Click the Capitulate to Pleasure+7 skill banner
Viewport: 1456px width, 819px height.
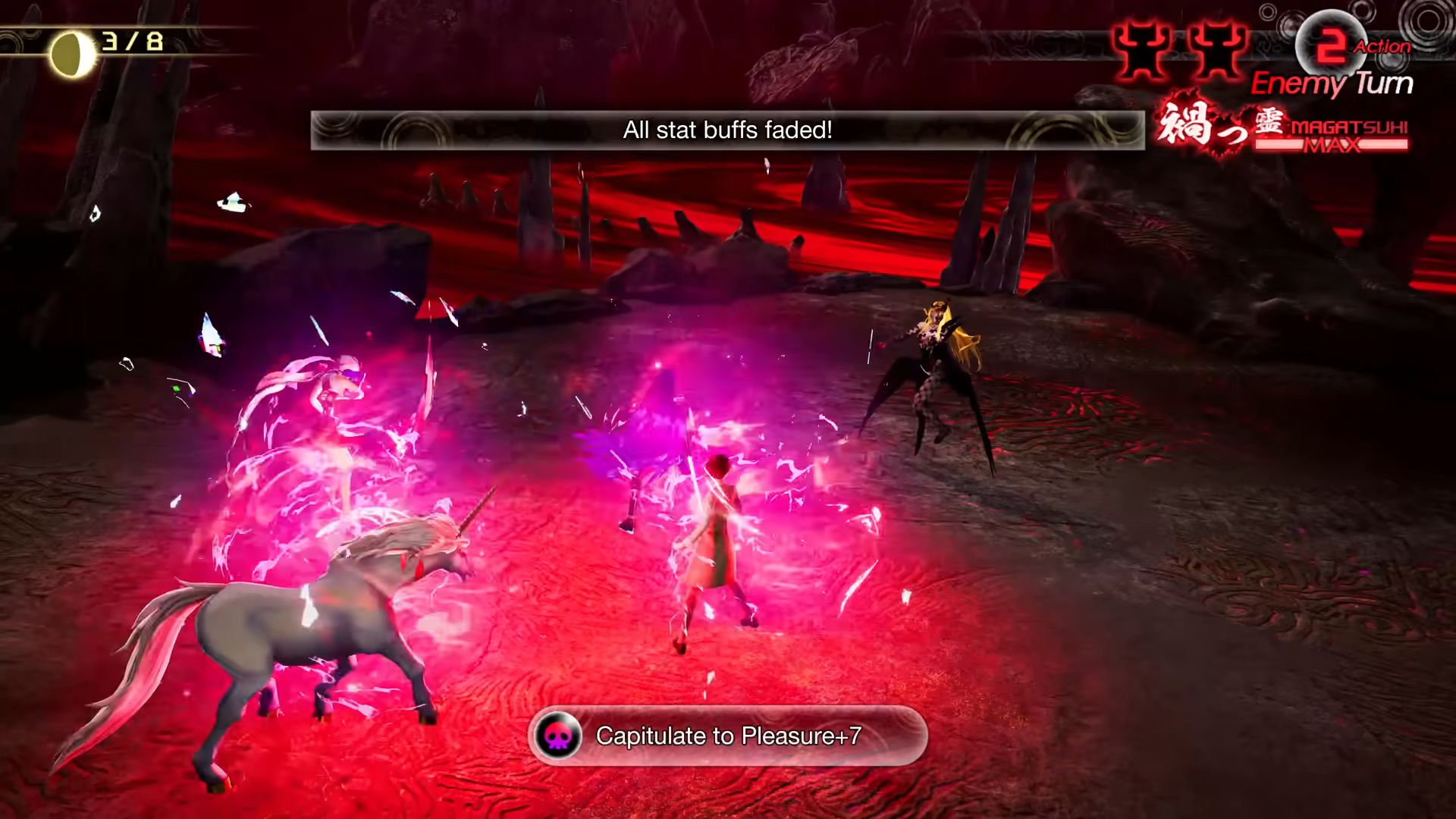tap(727, 736)
